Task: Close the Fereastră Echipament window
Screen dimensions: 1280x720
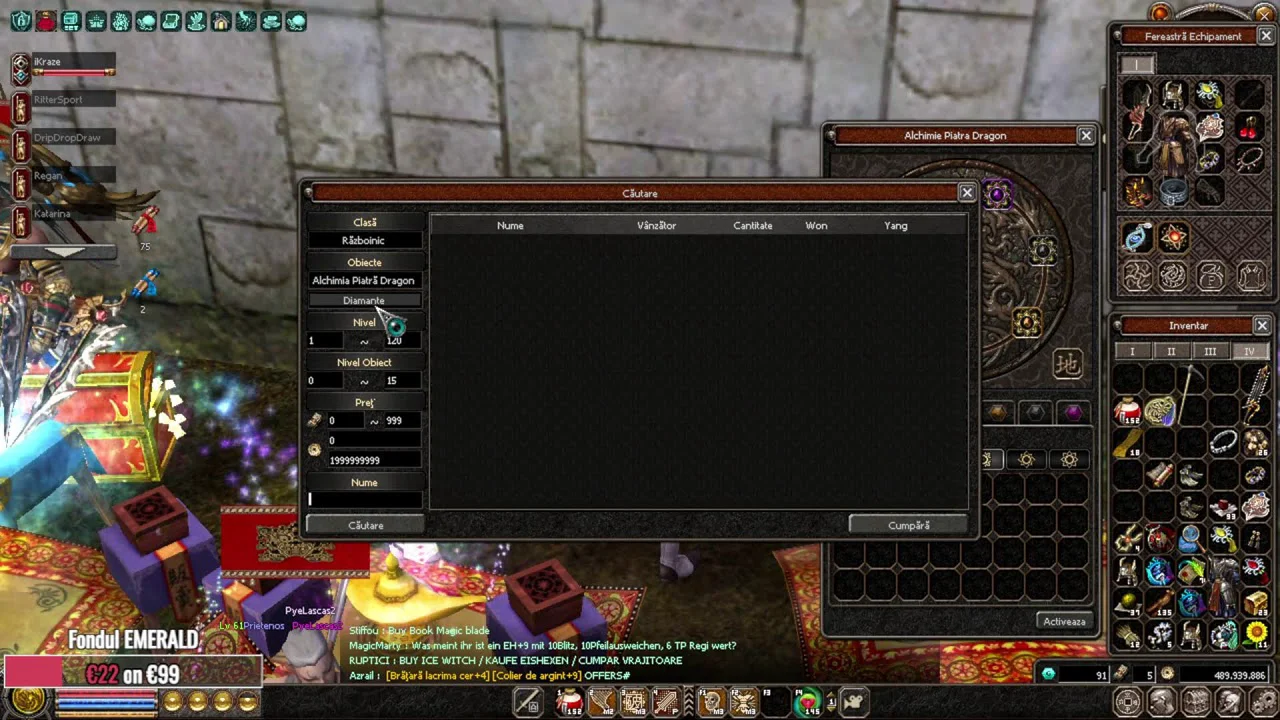Action: (x=1265, y=36)
